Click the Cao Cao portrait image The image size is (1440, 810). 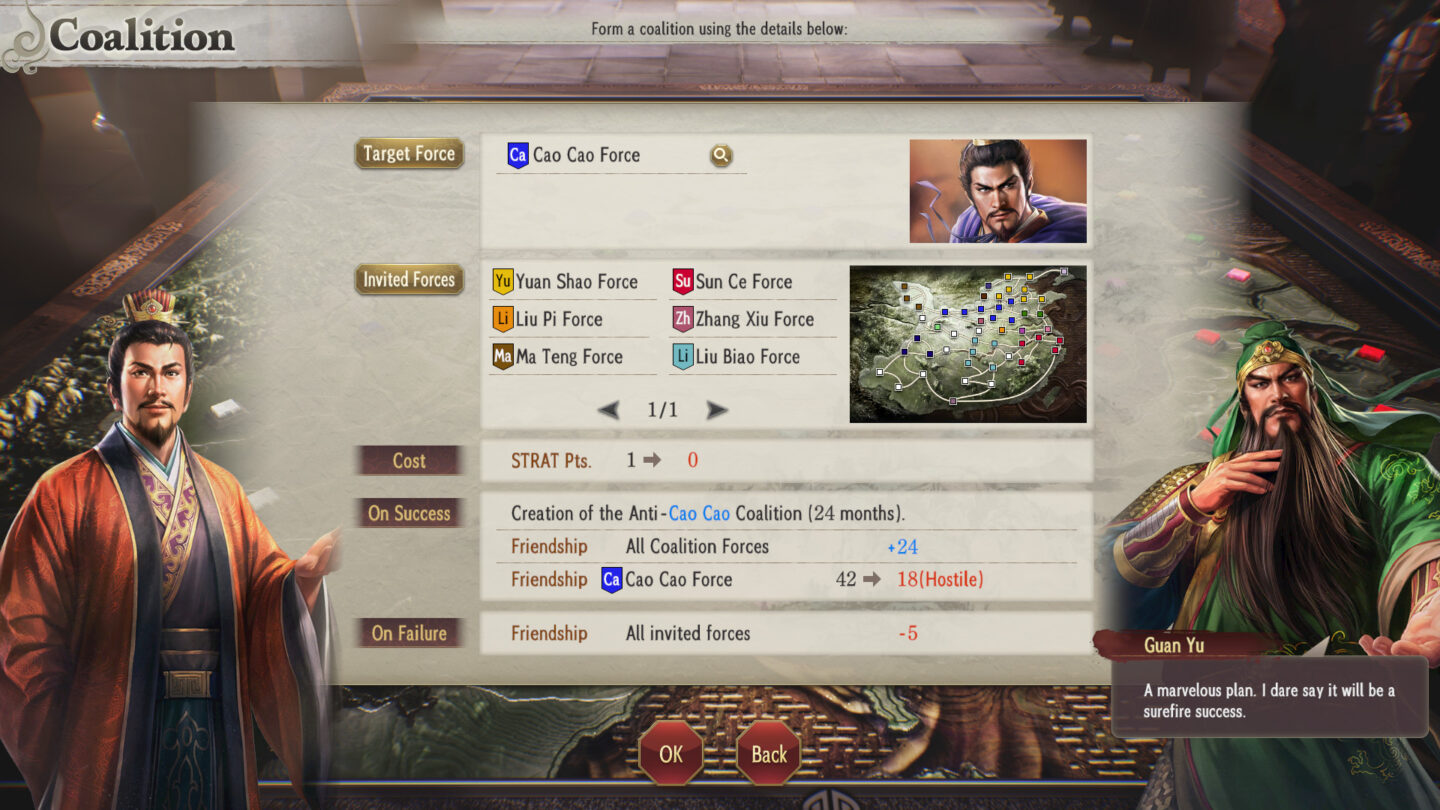click(997, 190)
